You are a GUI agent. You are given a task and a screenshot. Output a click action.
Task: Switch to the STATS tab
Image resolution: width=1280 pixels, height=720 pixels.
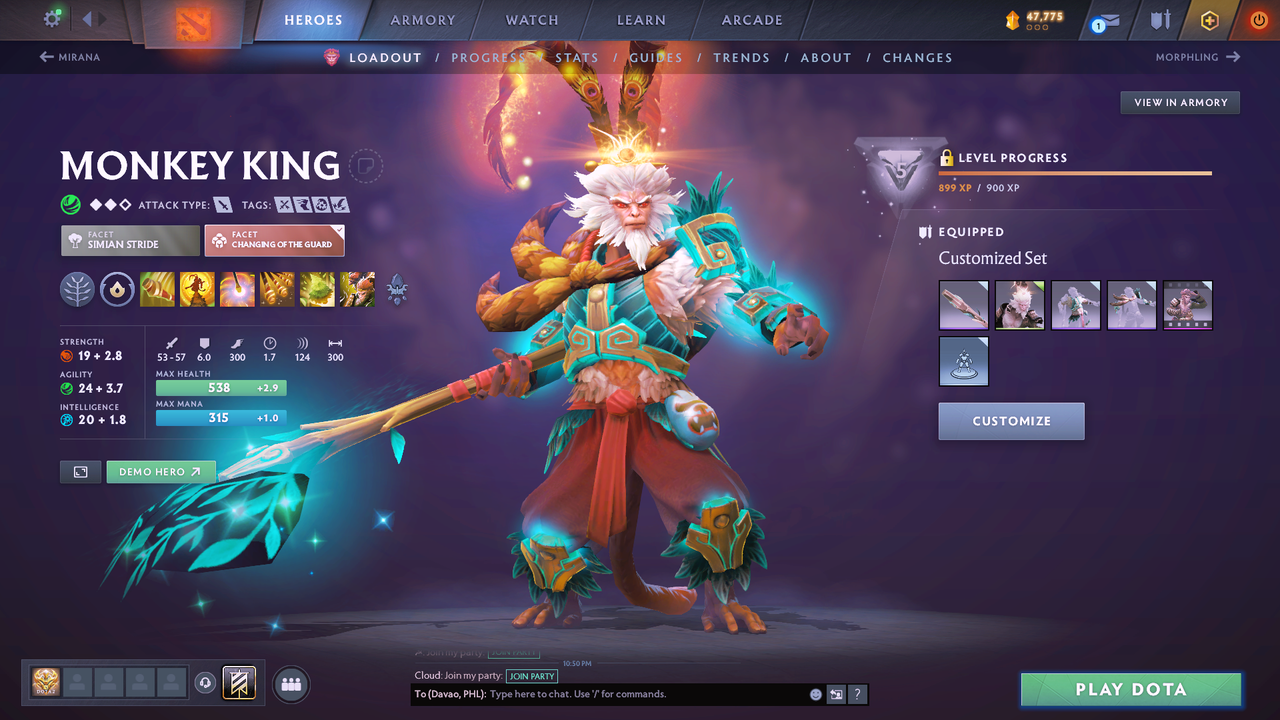point(578,57)
